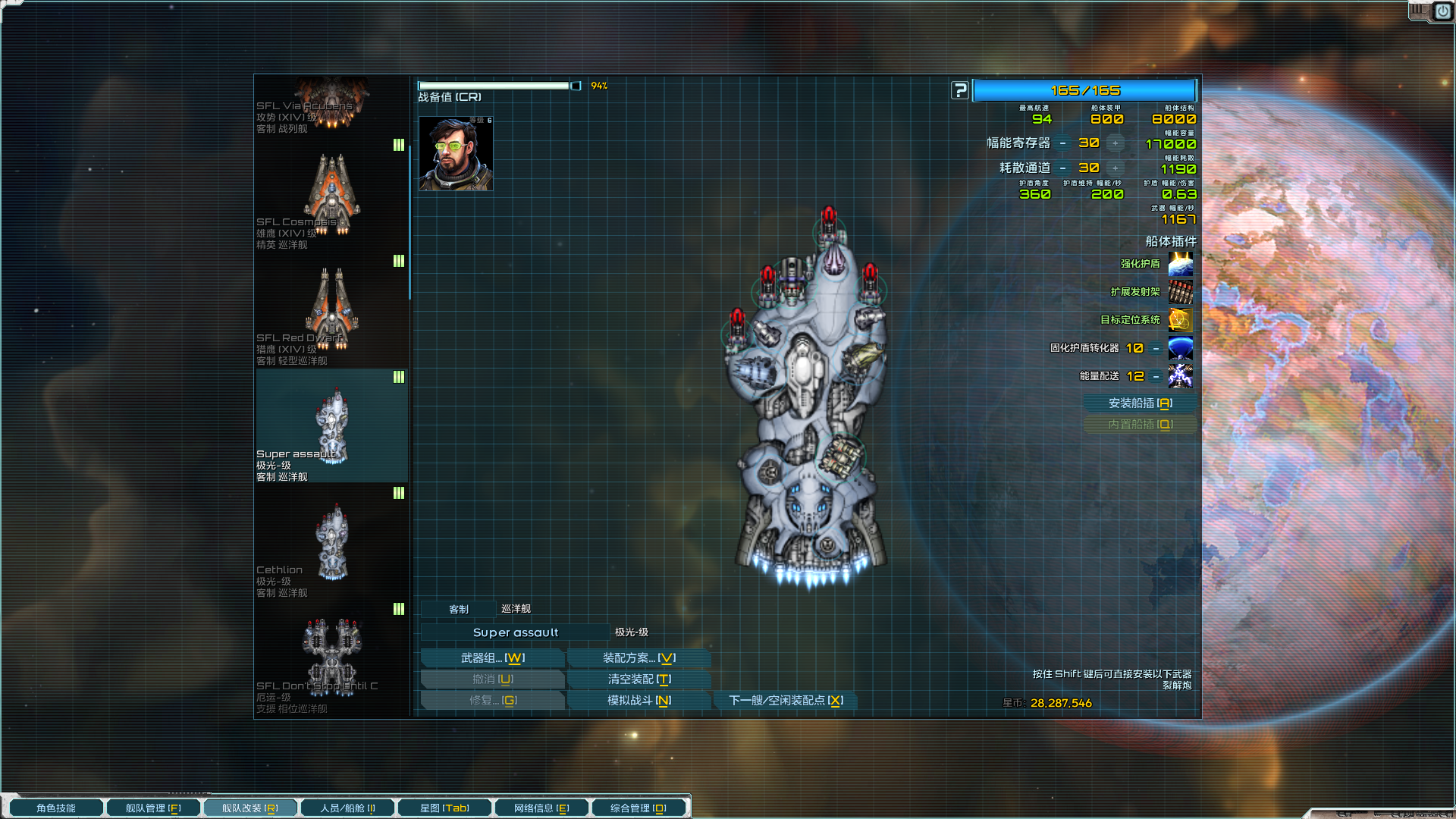Run a simulated battle
Image resolution: width=1456 pixels, height=819 pixels.
(639, 701)
